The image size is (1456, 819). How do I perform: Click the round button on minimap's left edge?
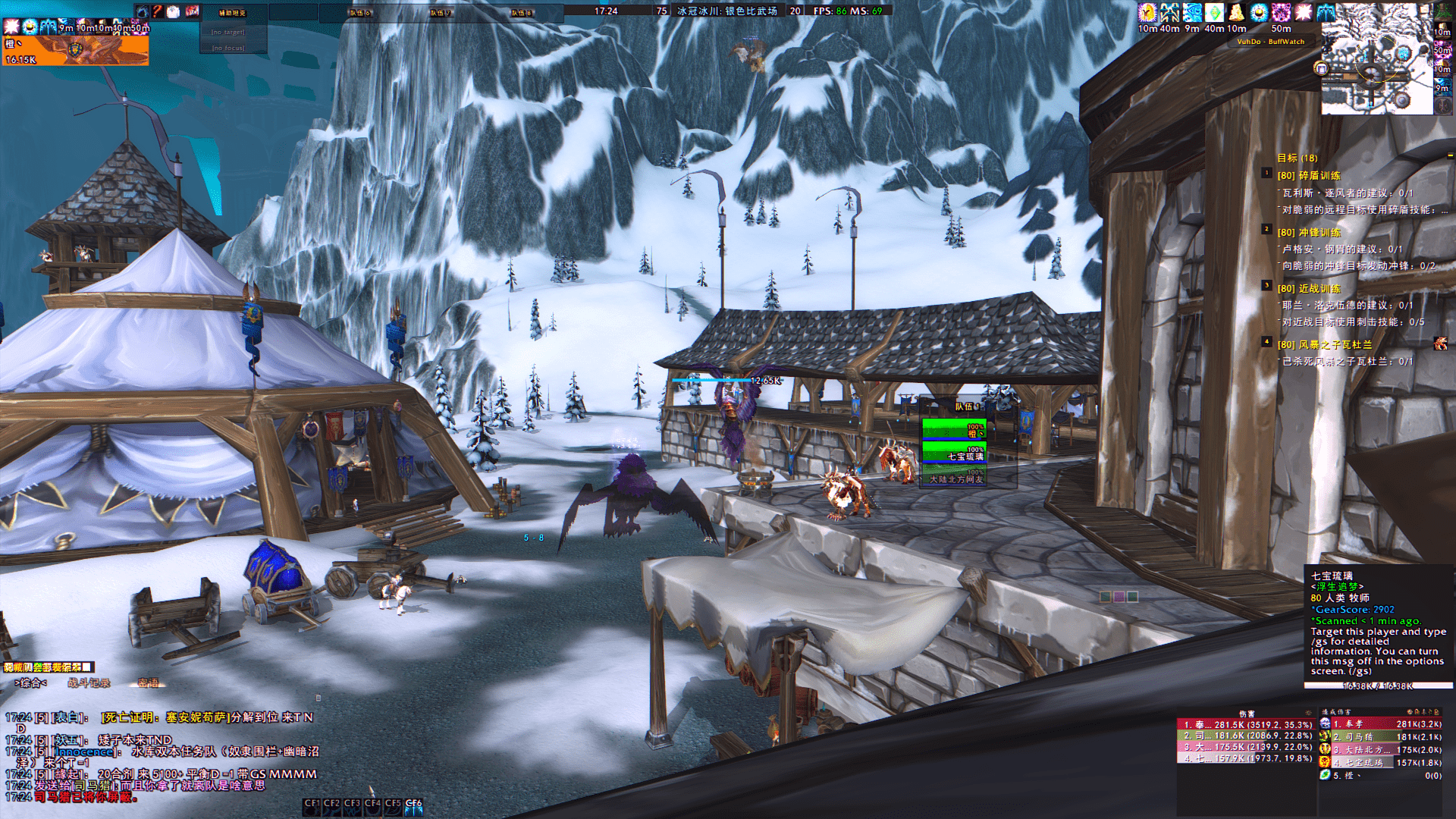point(1321,68)
